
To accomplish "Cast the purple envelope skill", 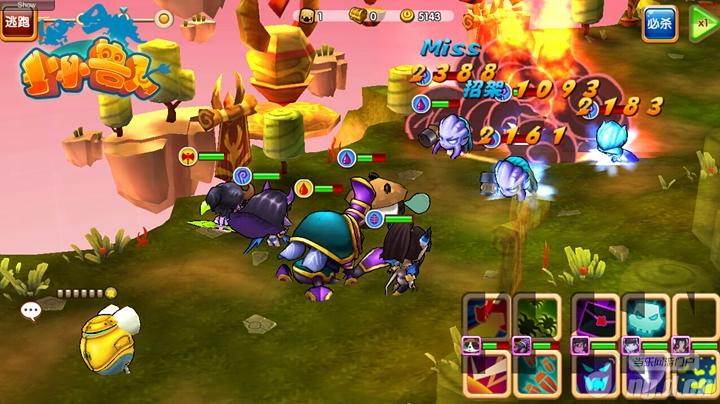I will tap(595, 317).
